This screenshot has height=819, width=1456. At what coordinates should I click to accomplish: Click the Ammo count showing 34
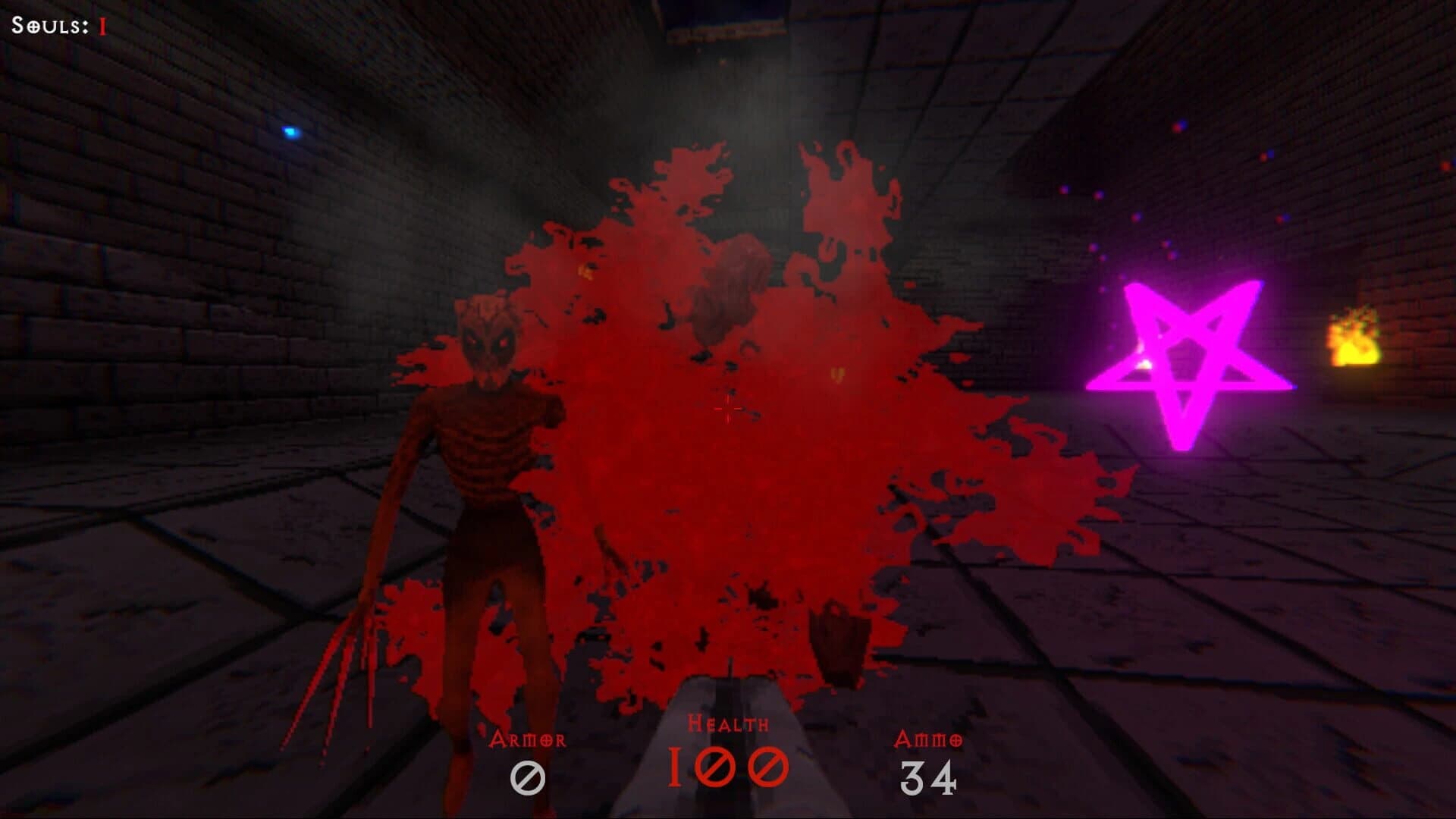[x=930, y=776]
